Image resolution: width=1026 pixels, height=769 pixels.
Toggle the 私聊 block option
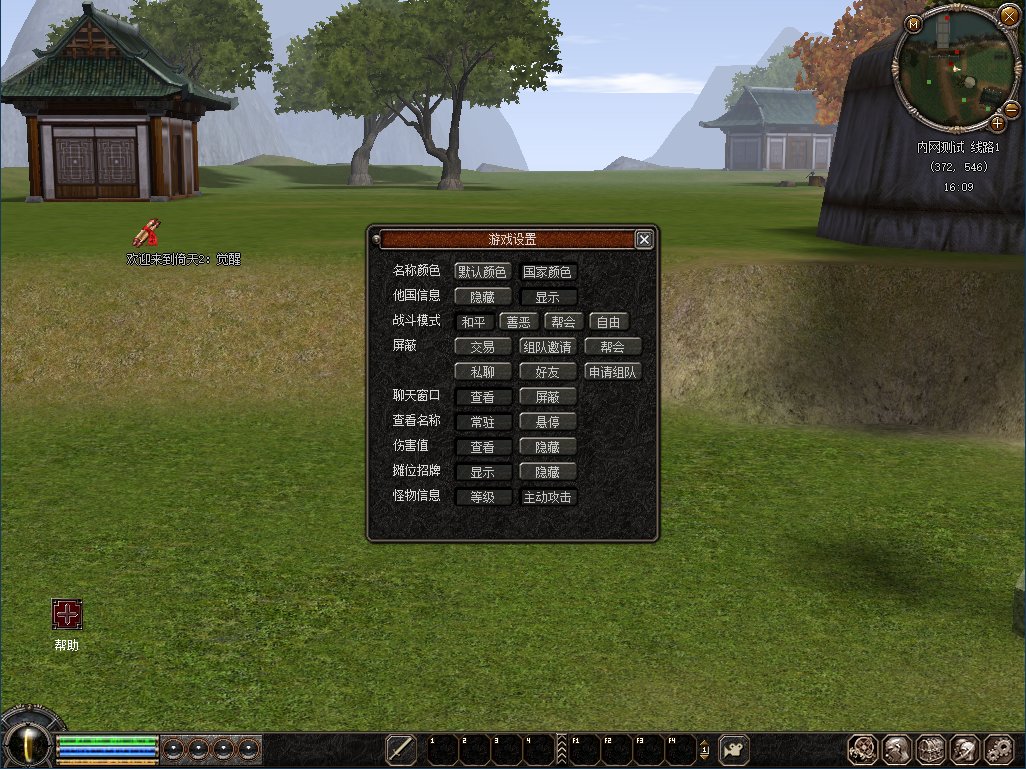point(482,372)
